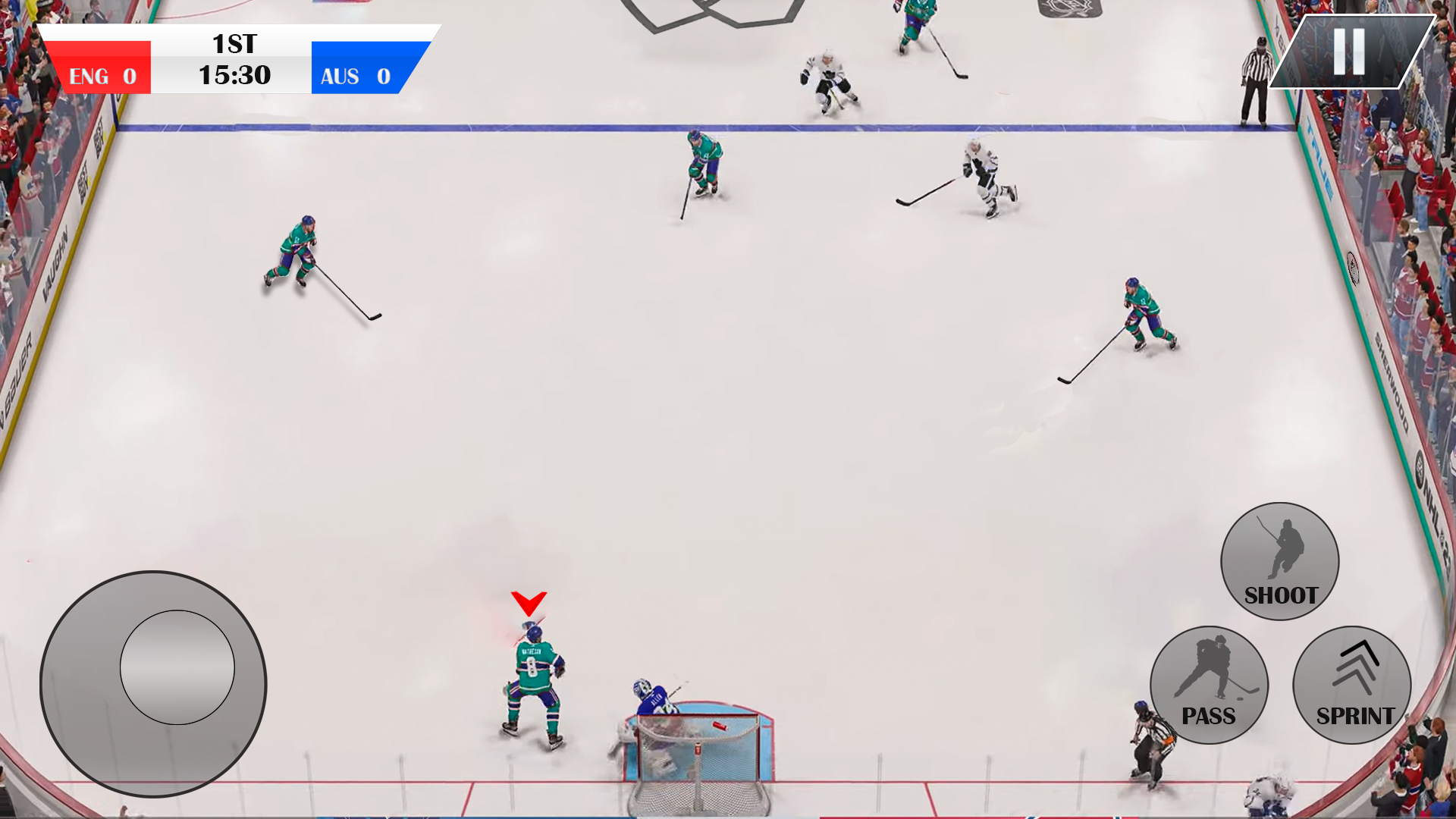Viewport: 1456px width, 819px height.
Task: Tap the red ENG score banner
Action: pos(99,74)
